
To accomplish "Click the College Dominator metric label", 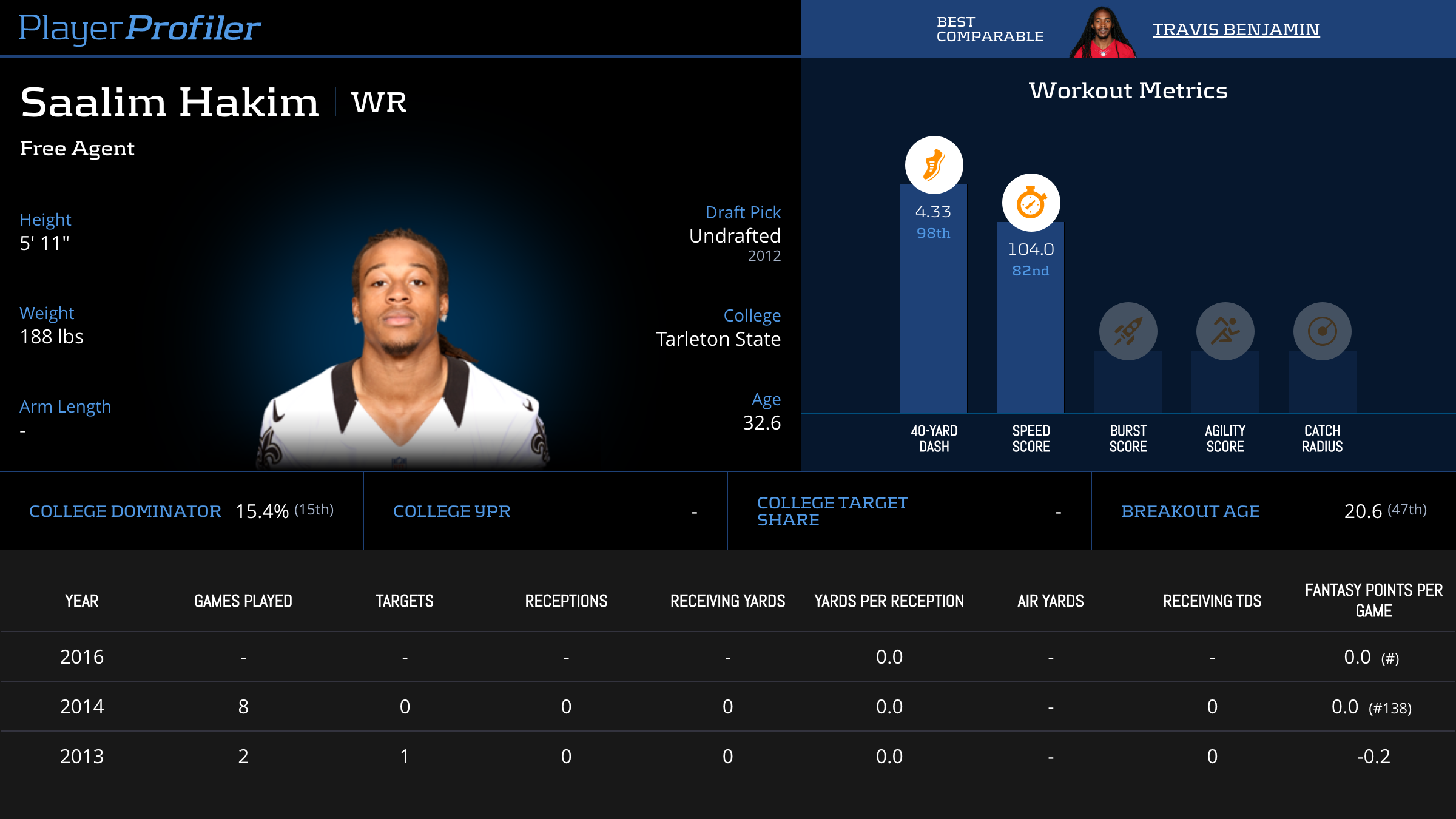I will pos(125,511).
